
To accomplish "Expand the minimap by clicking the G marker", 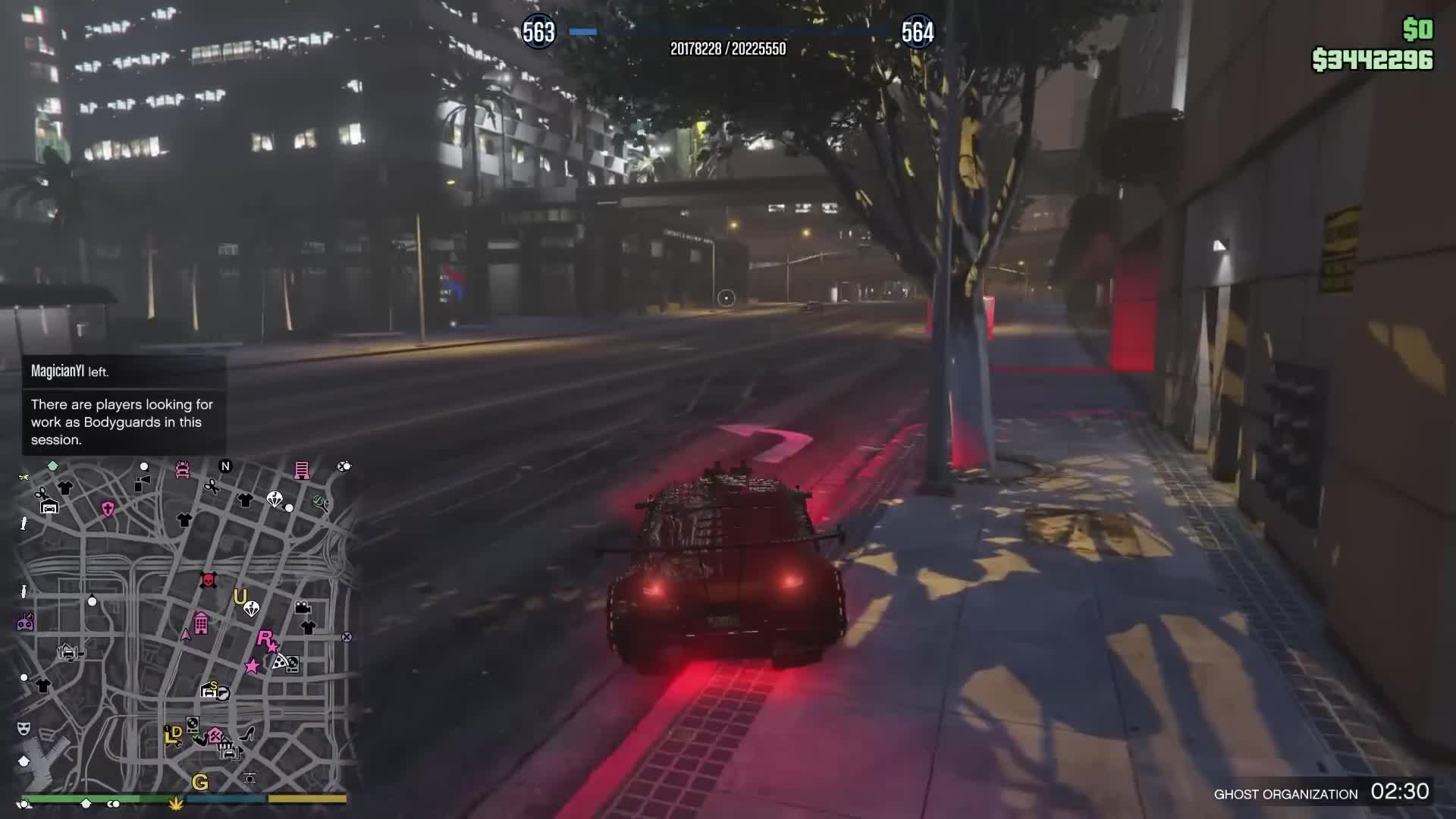I will click(x=200, y=780).
